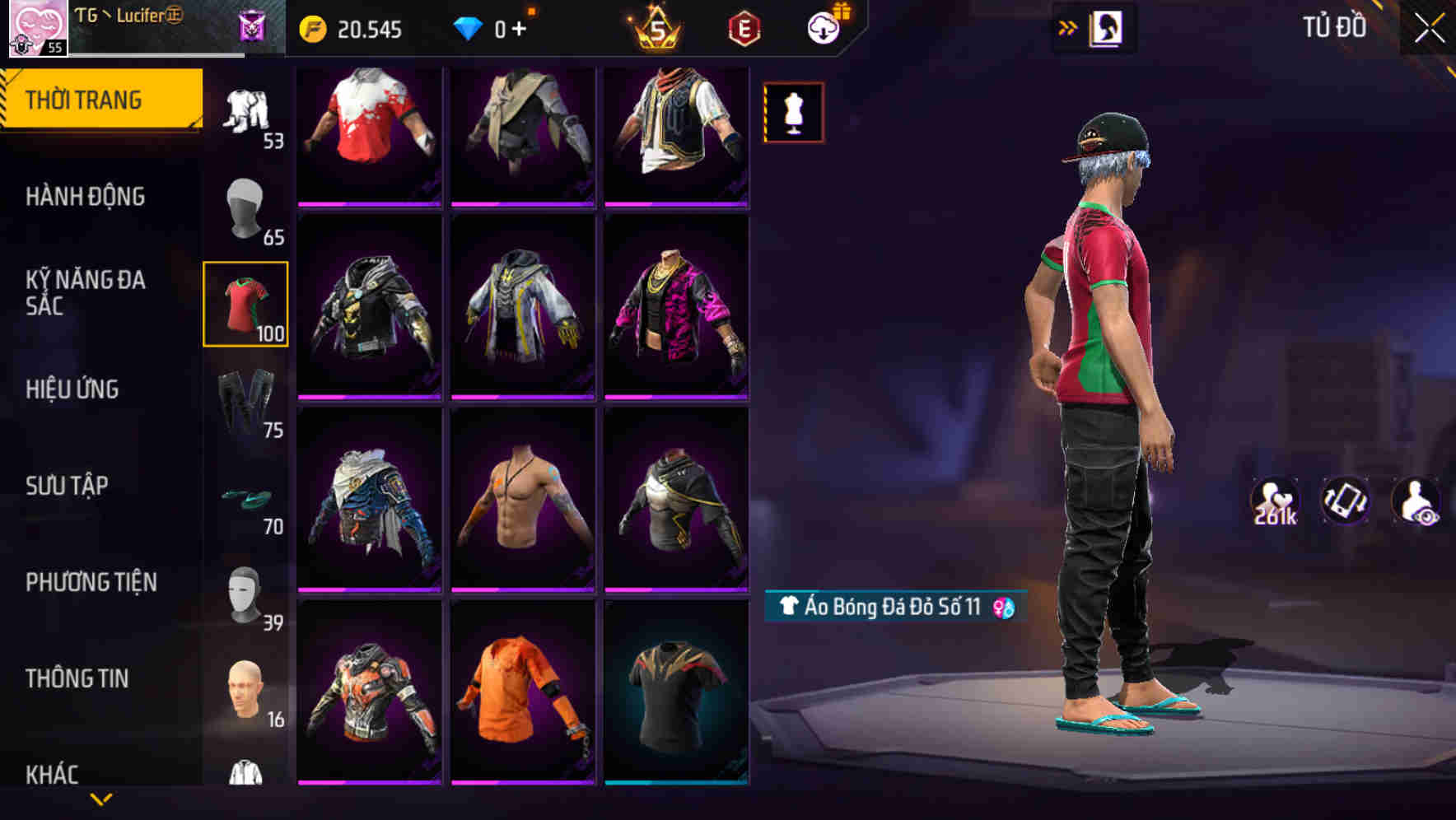Open the cloud gift download icon

pyautogui.click(x=826, y=27)
